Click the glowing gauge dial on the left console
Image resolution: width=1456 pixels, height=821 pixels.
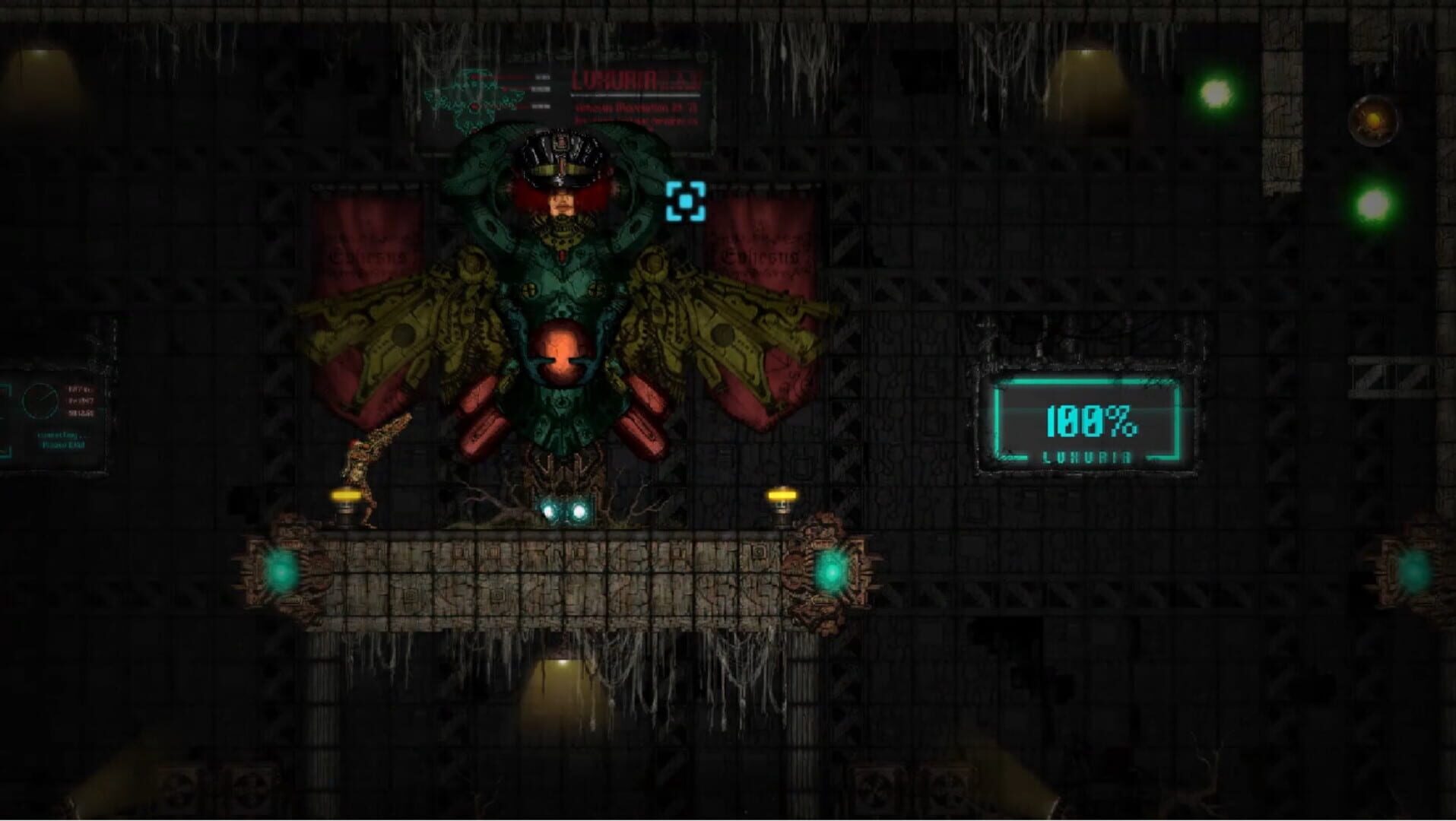[40, 401]
